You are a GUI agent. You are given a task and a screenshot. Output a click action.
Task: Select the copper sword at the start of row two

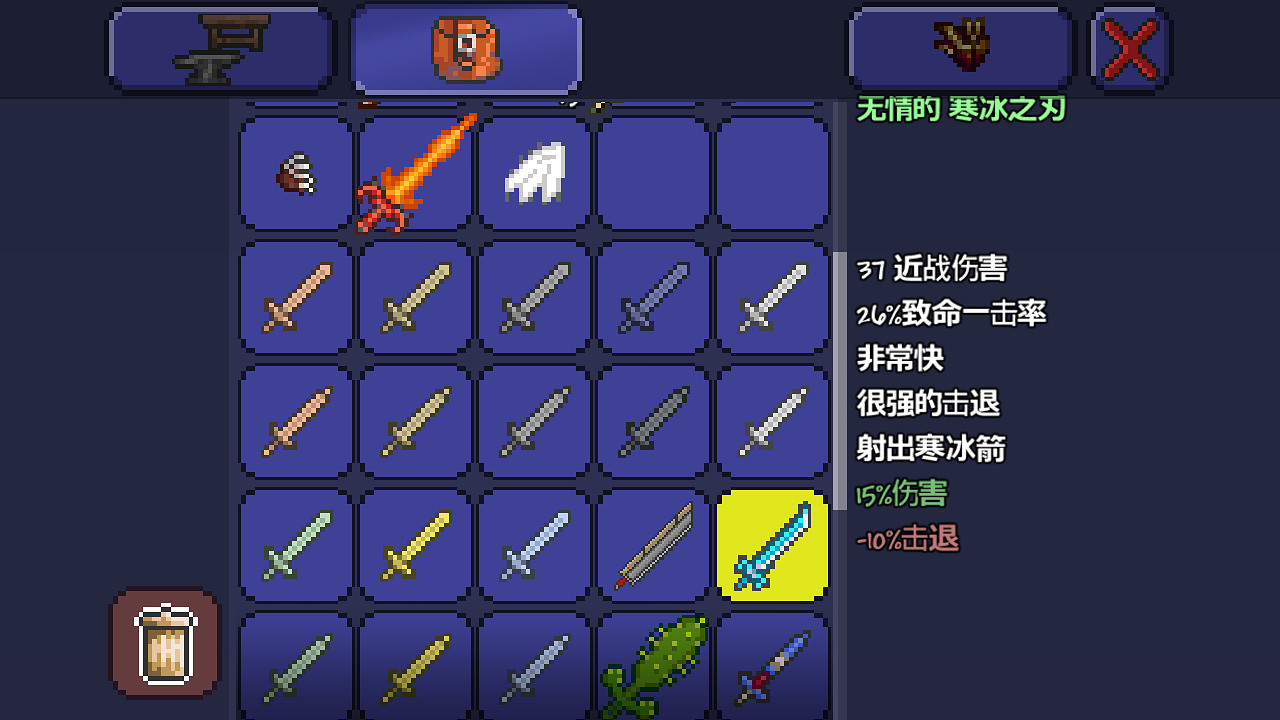point(293,298)
